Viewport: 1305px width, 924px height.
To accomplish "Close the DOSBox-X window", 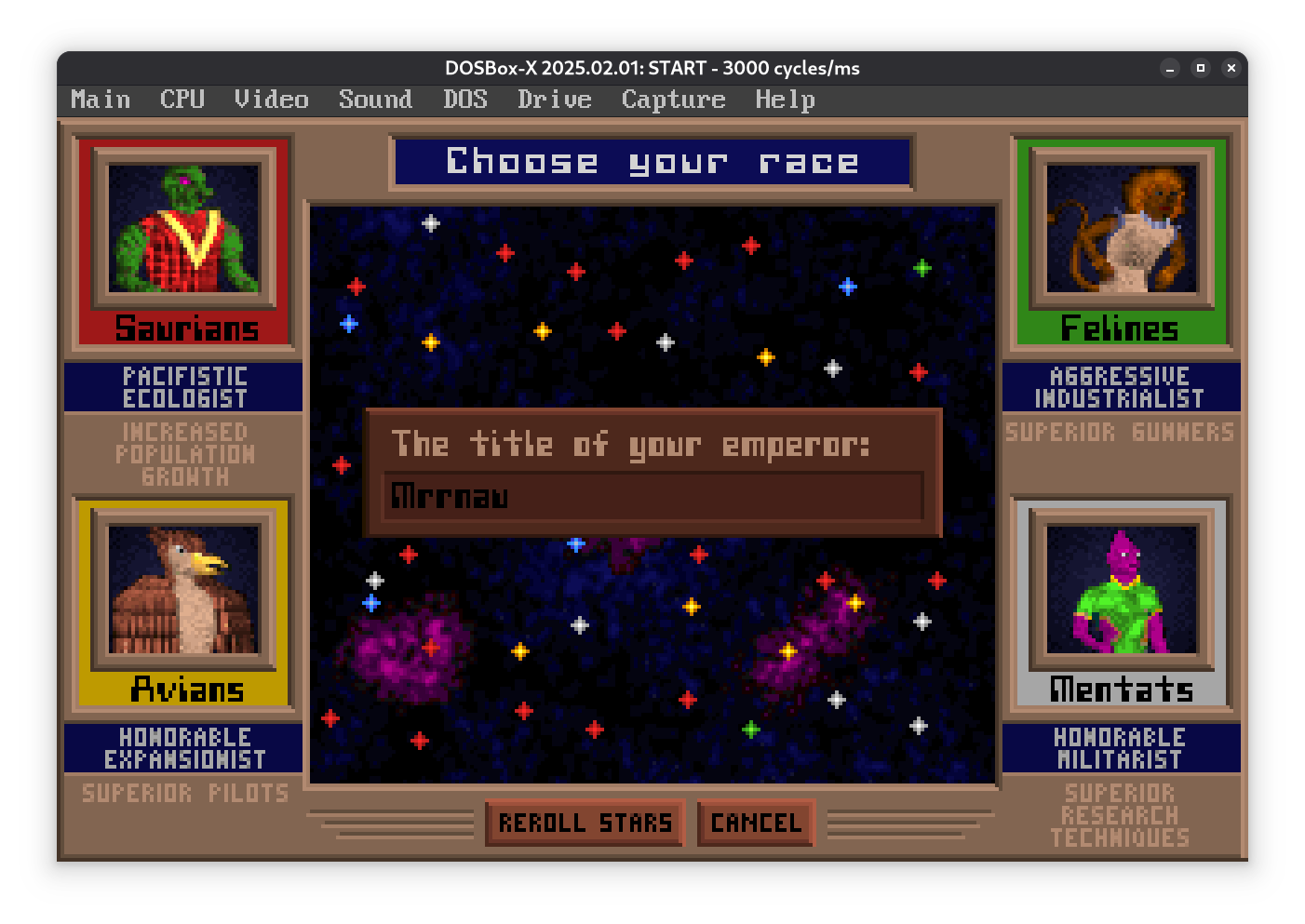I will pos(1231,68).
